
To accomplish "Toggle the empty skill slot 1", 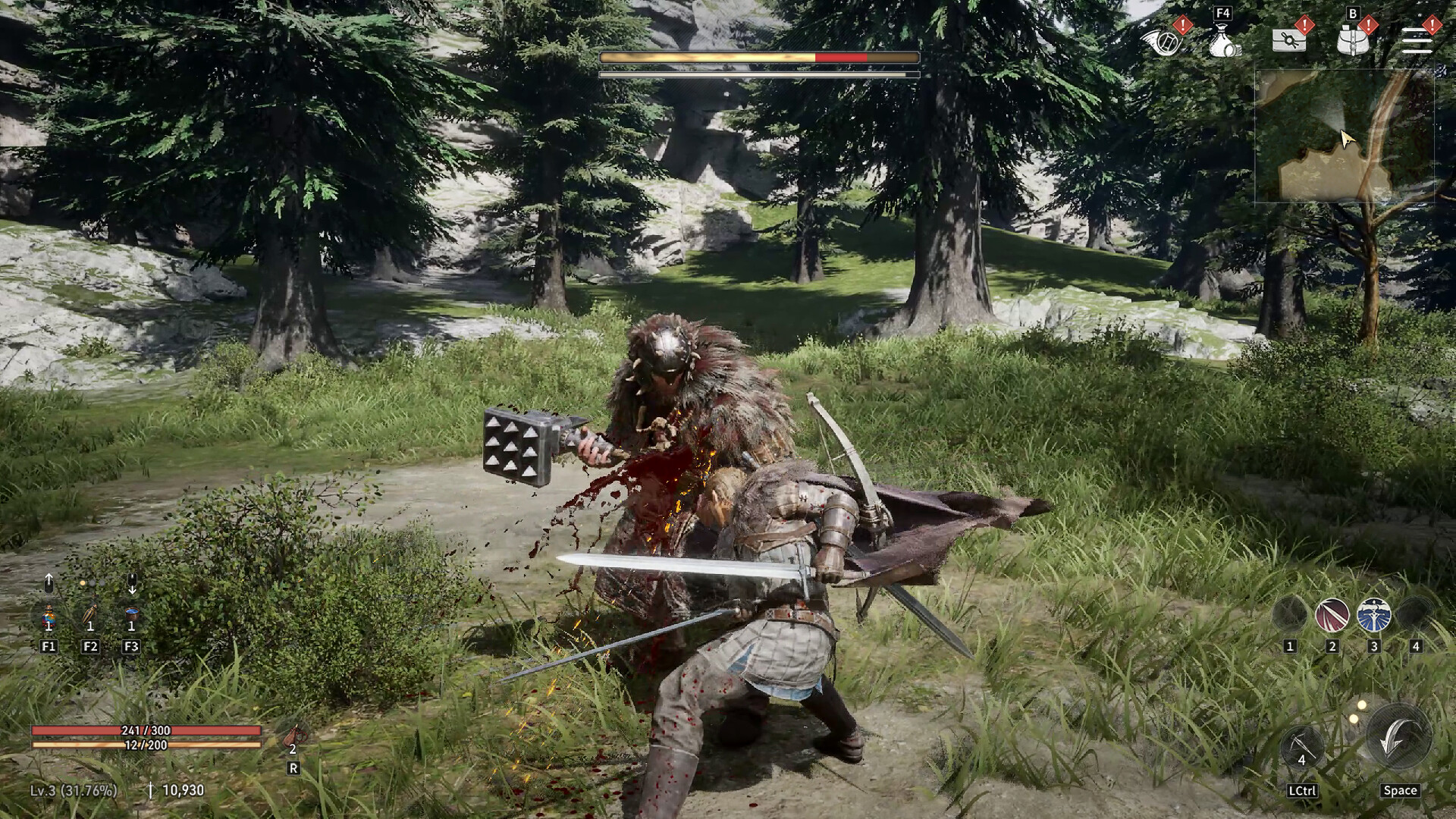I will point(1290,613).
